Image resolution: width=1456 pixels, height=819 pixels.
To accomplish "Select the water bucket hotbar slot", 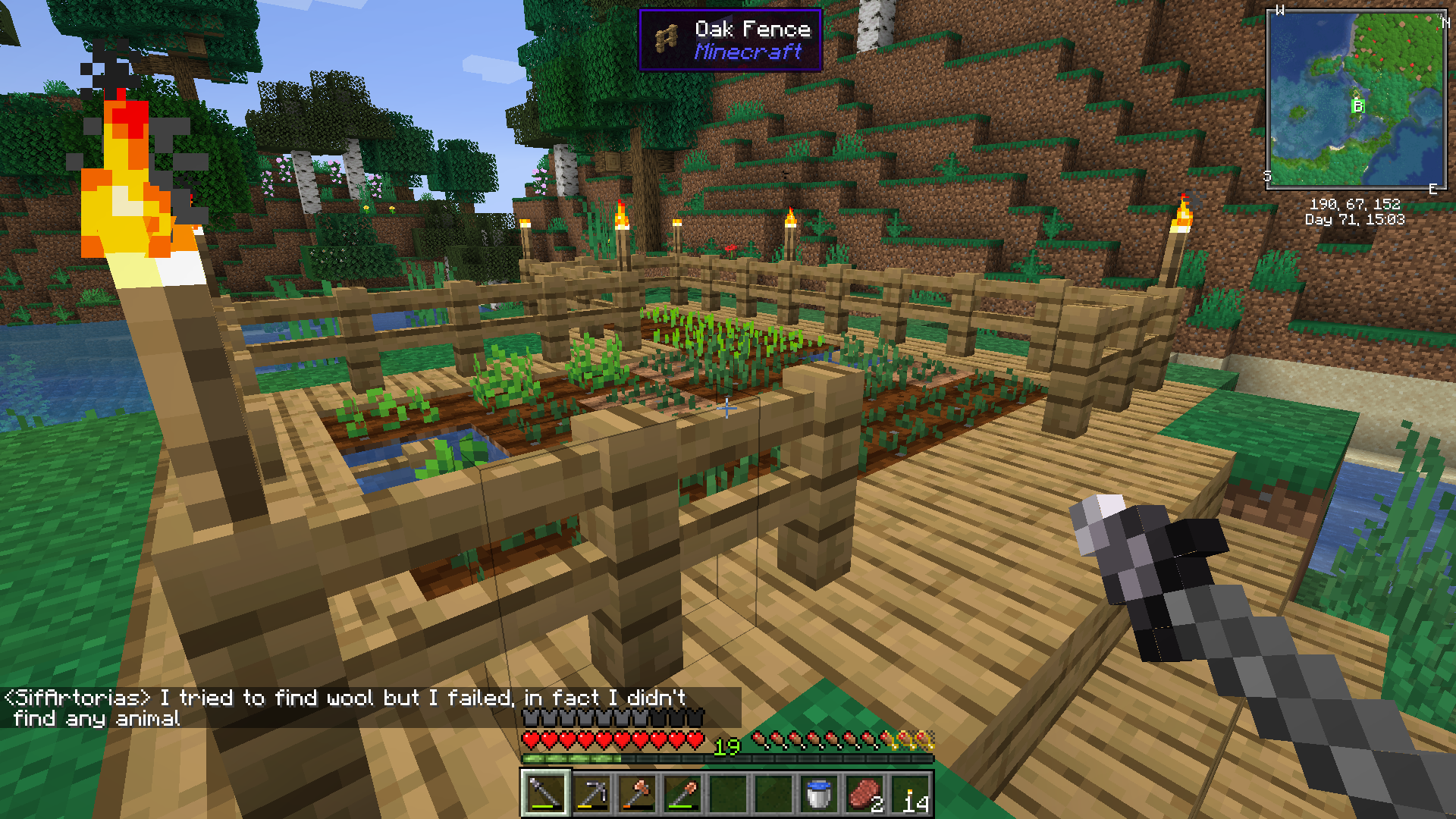I will point(818,794).
